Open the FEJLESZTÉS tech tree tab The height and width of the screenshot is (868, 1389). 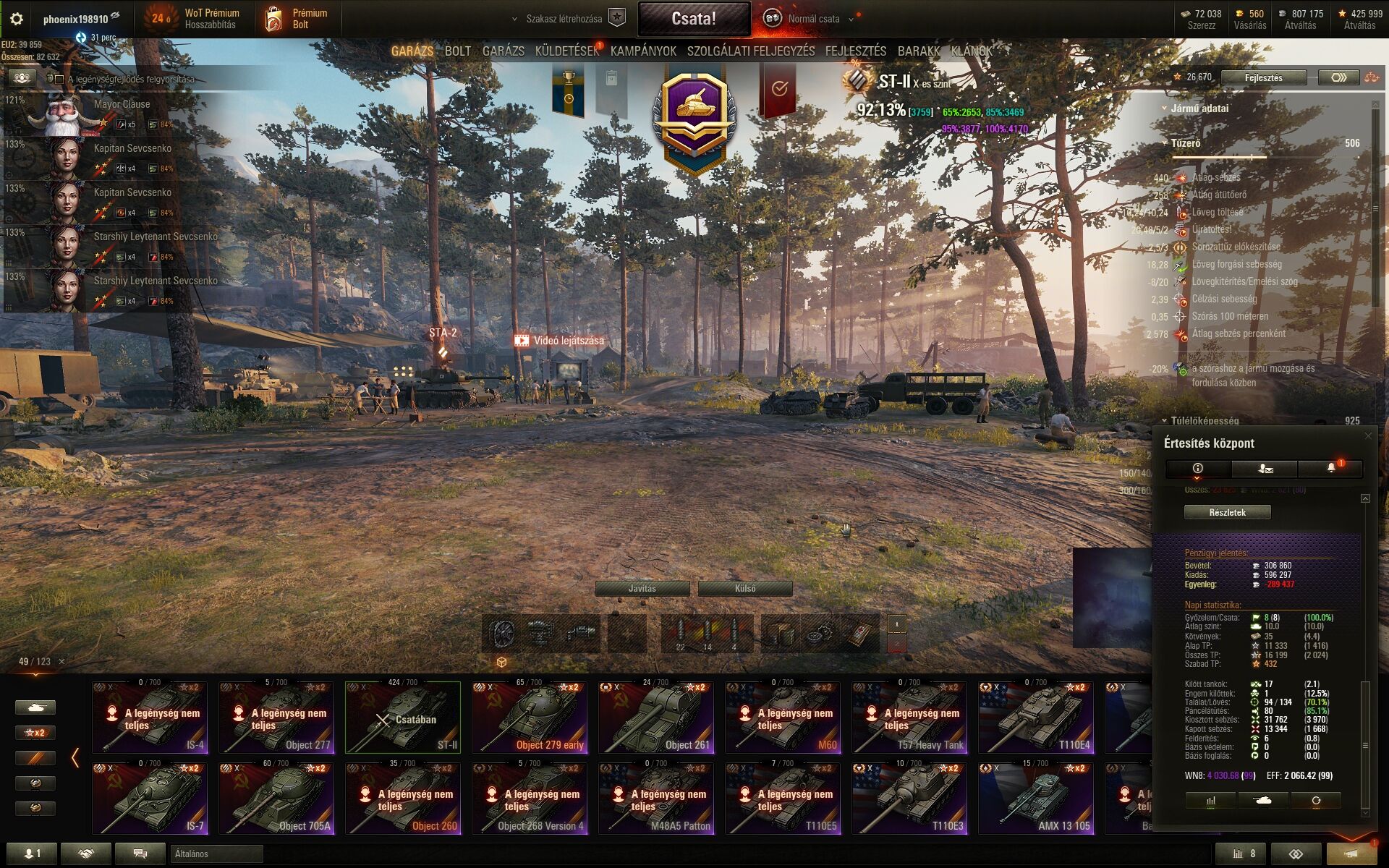click(x=855, y=51)
